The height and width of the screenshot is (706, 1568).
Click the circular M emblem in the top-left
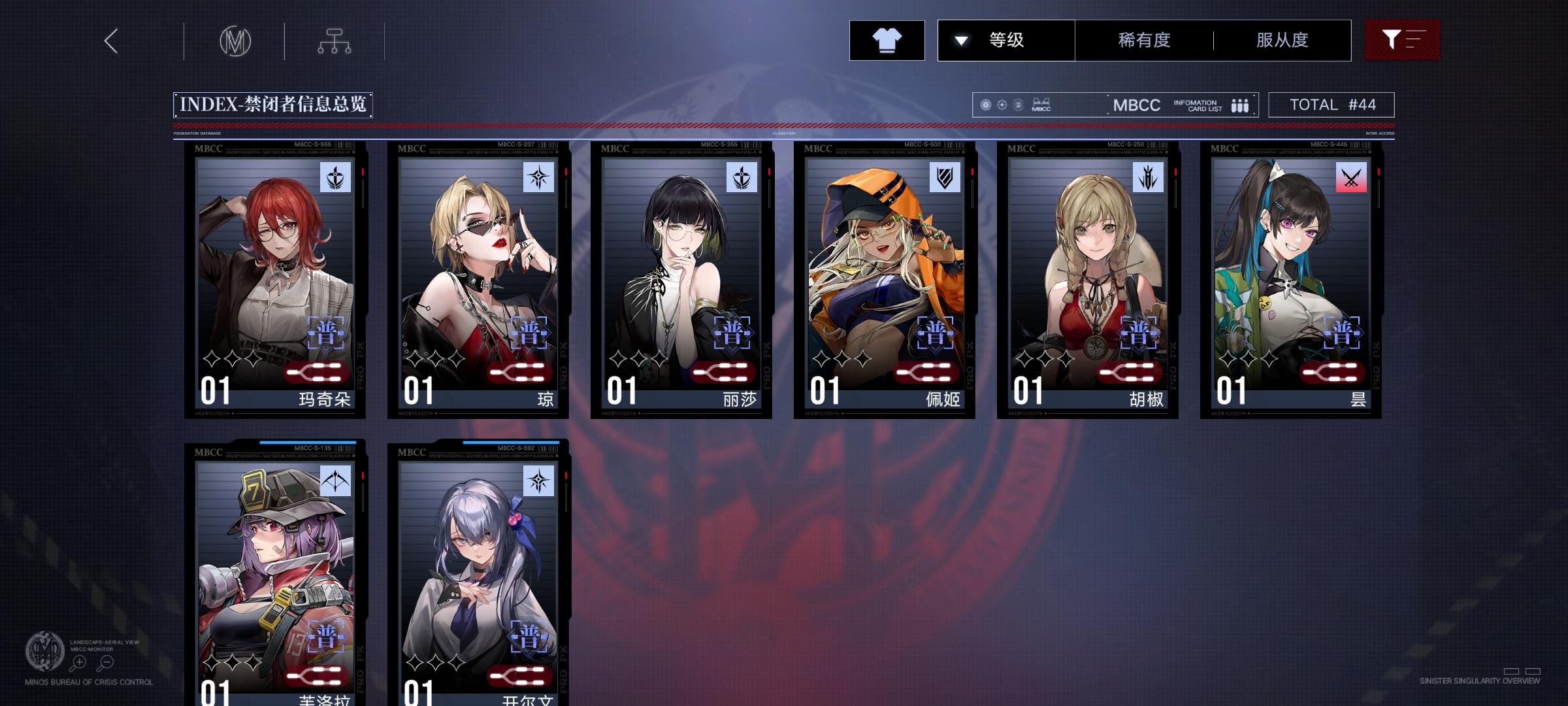pyautogui.click(x=237, y=40)
